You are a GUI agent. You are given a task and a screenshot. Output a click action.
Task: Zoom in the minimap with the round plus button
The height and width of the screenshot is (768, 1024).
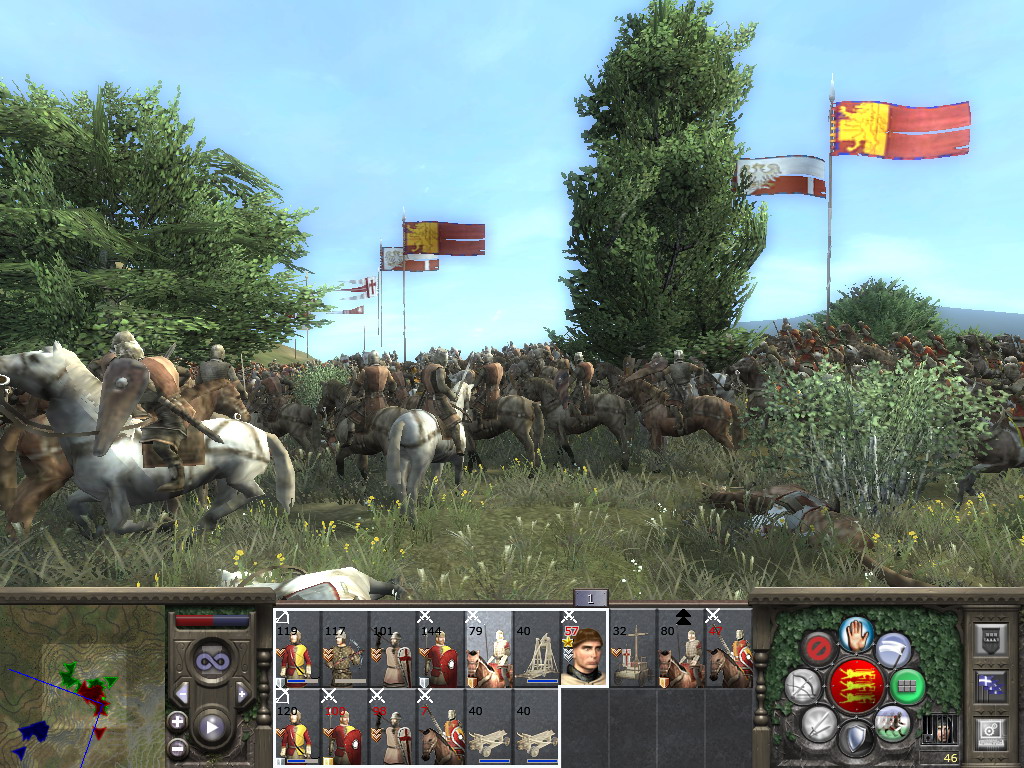point(177,721)
